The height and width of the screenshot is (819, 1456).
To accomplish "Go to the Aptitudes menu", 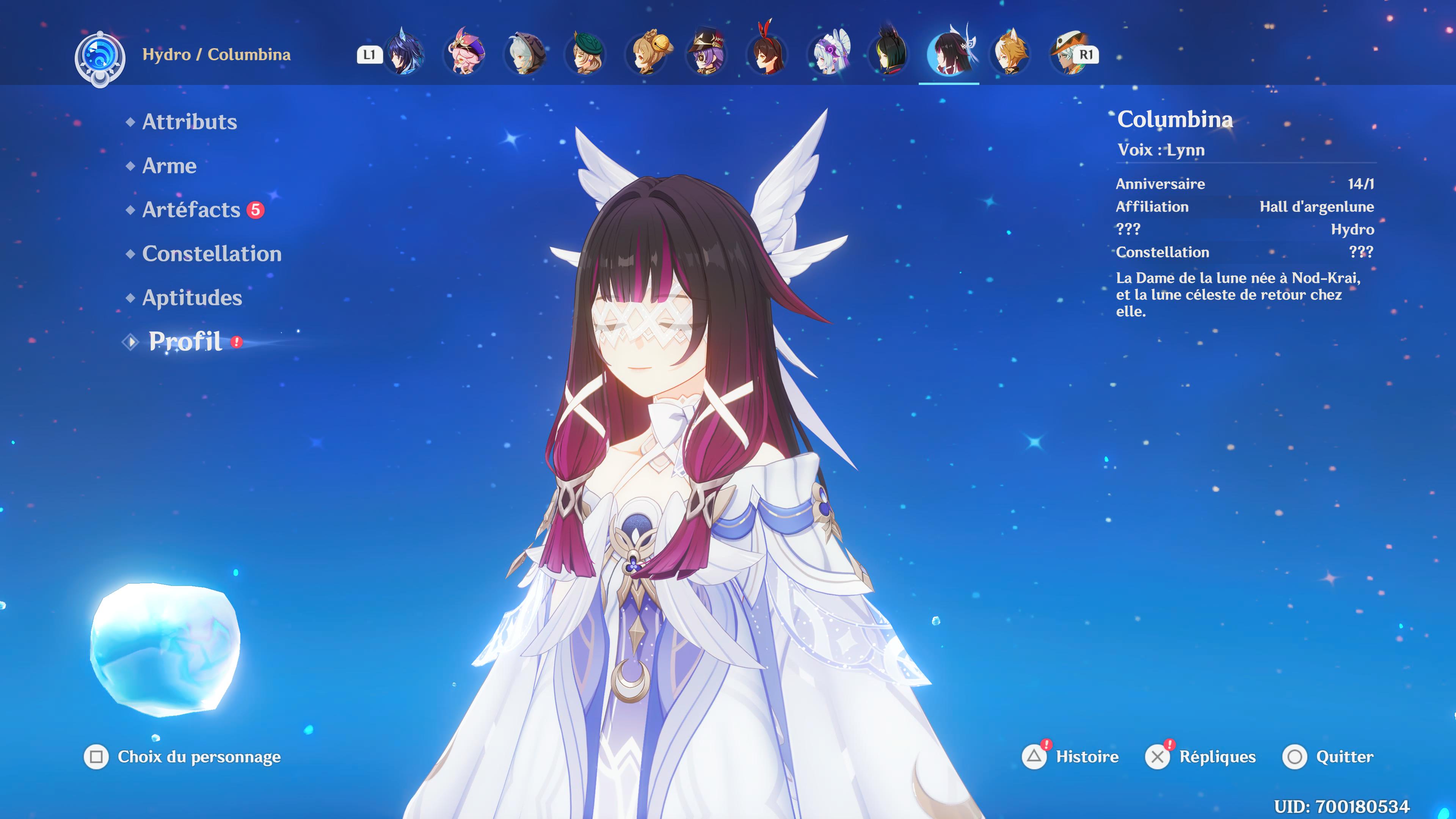I will point(191,298).
